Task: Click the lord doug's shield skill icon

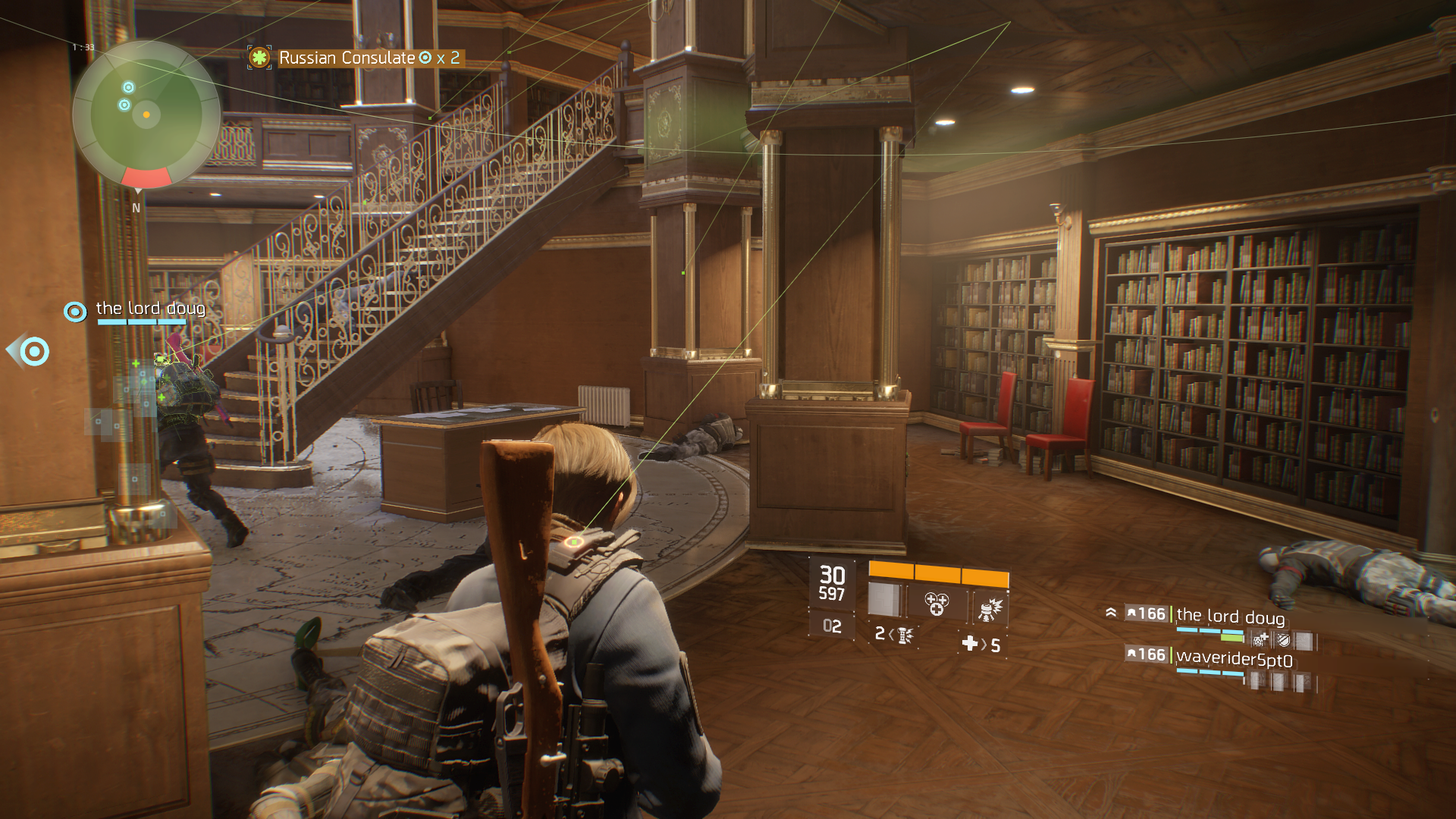Action: pyautogui.click(x=1283, y=641)
